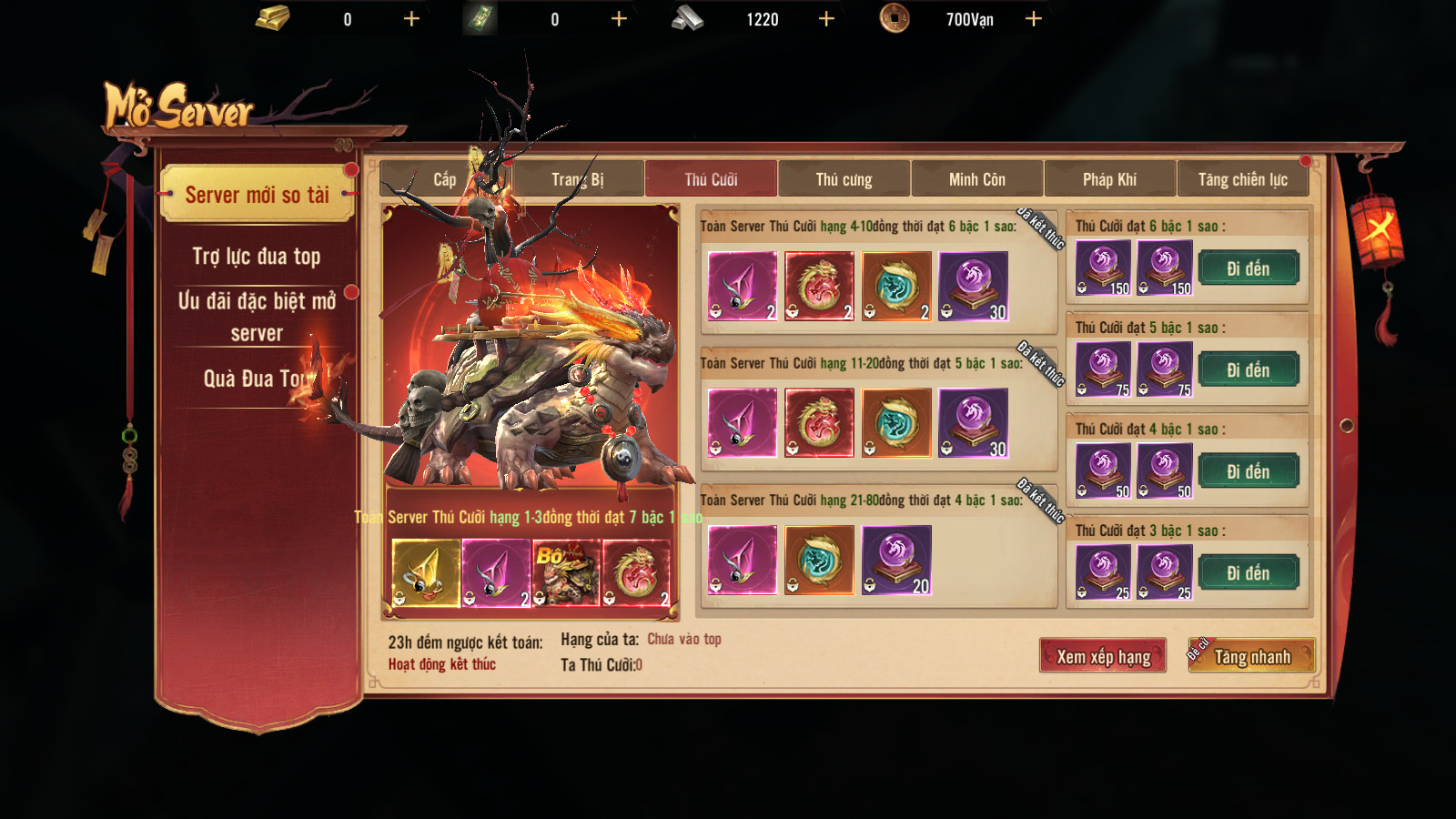
Task: Inspect the Bộ mount reward icon
Action: tap(566, 572)
